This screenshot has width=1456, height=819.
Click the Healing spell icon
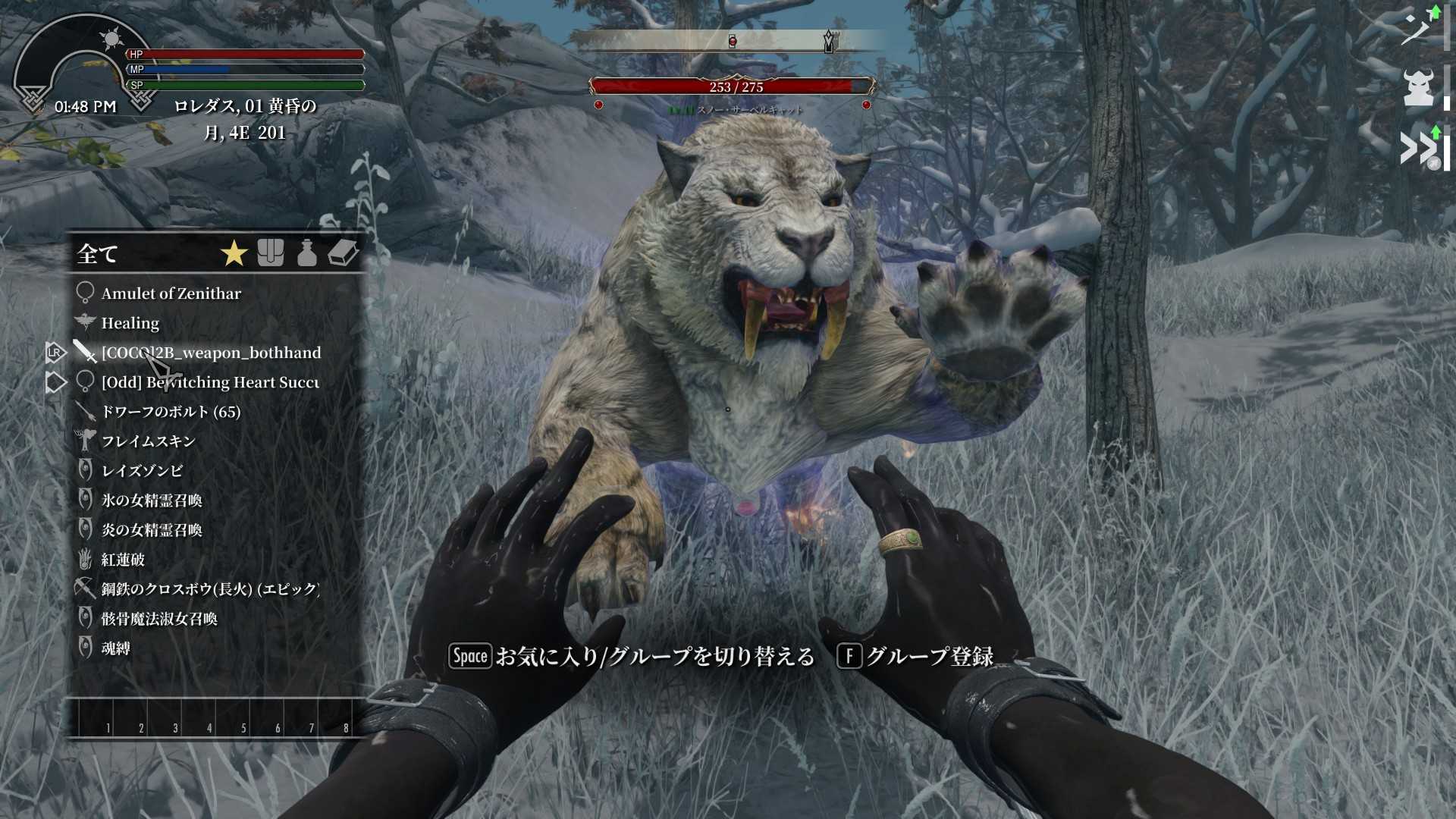(86, 322)
